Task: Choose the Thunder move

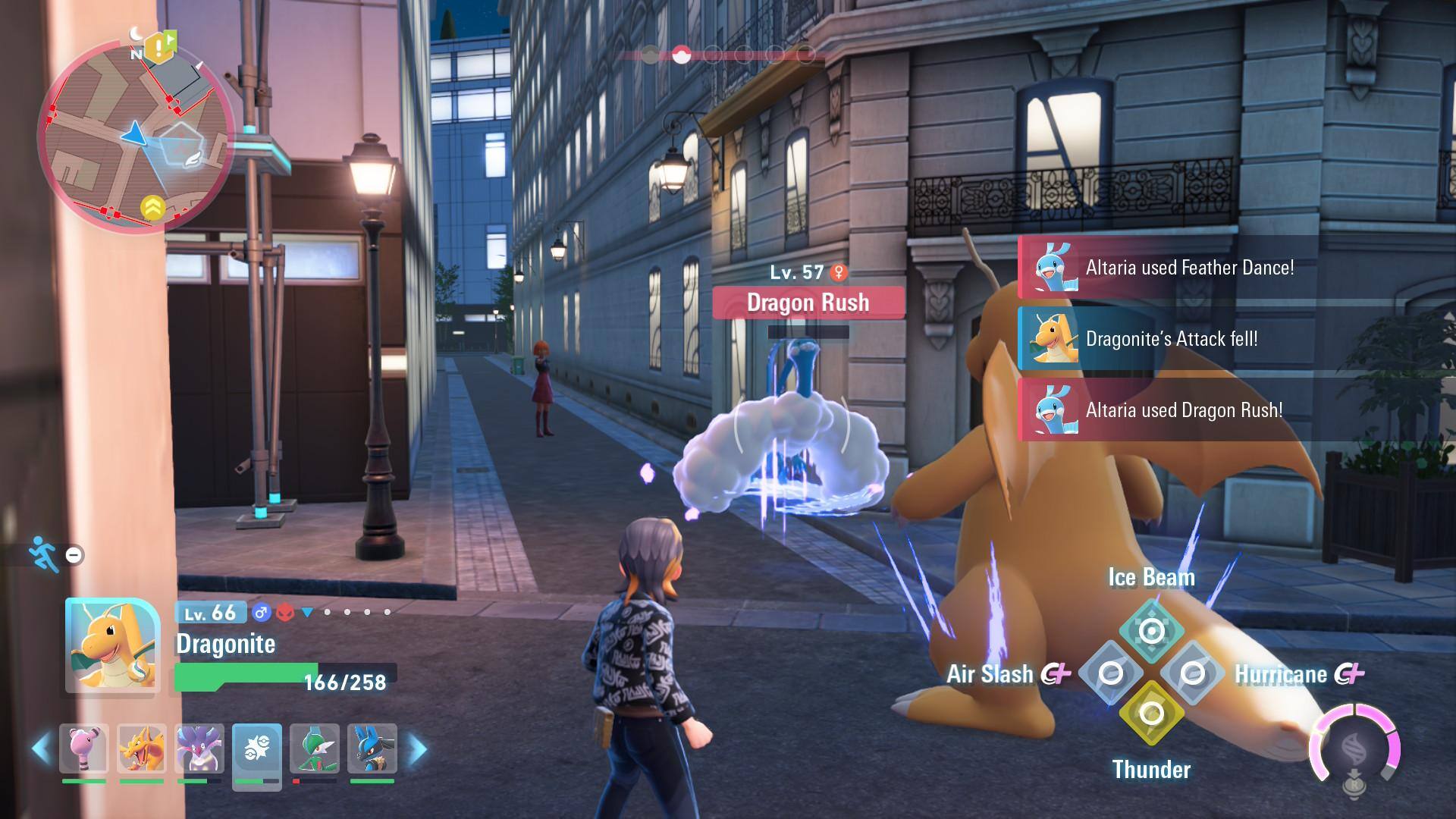Action: (1151, 714)
